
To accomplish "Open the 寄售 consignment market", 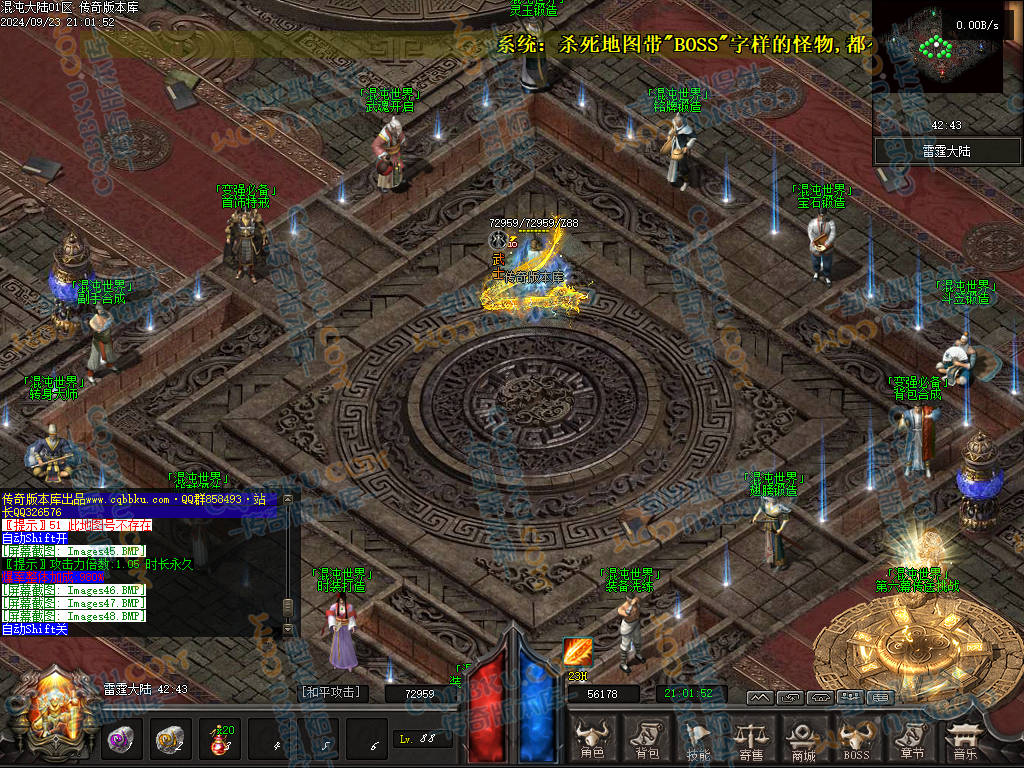I will click(751, 739).
